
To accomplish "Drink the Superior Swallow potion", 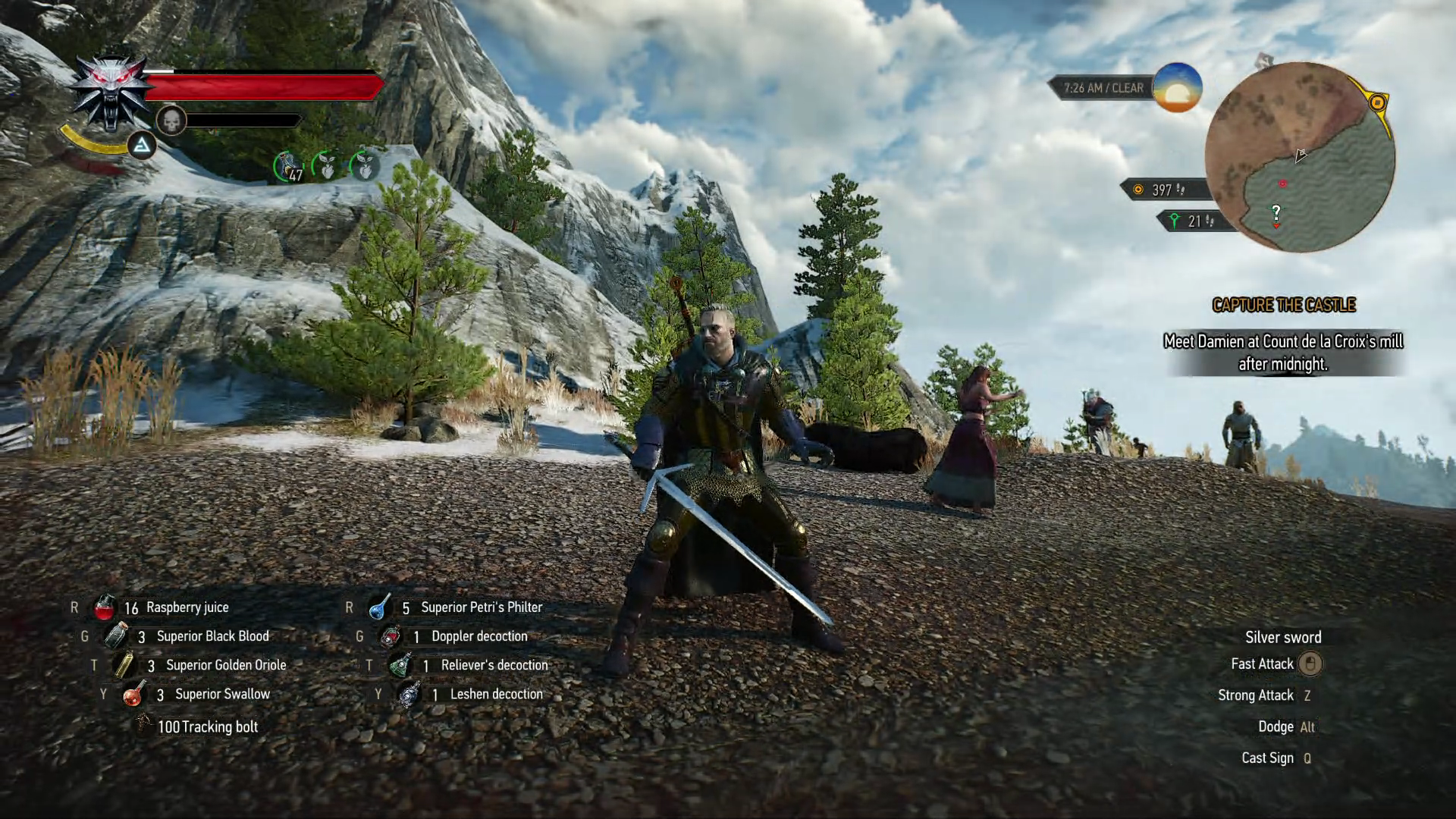I will [x=134, y=694].
